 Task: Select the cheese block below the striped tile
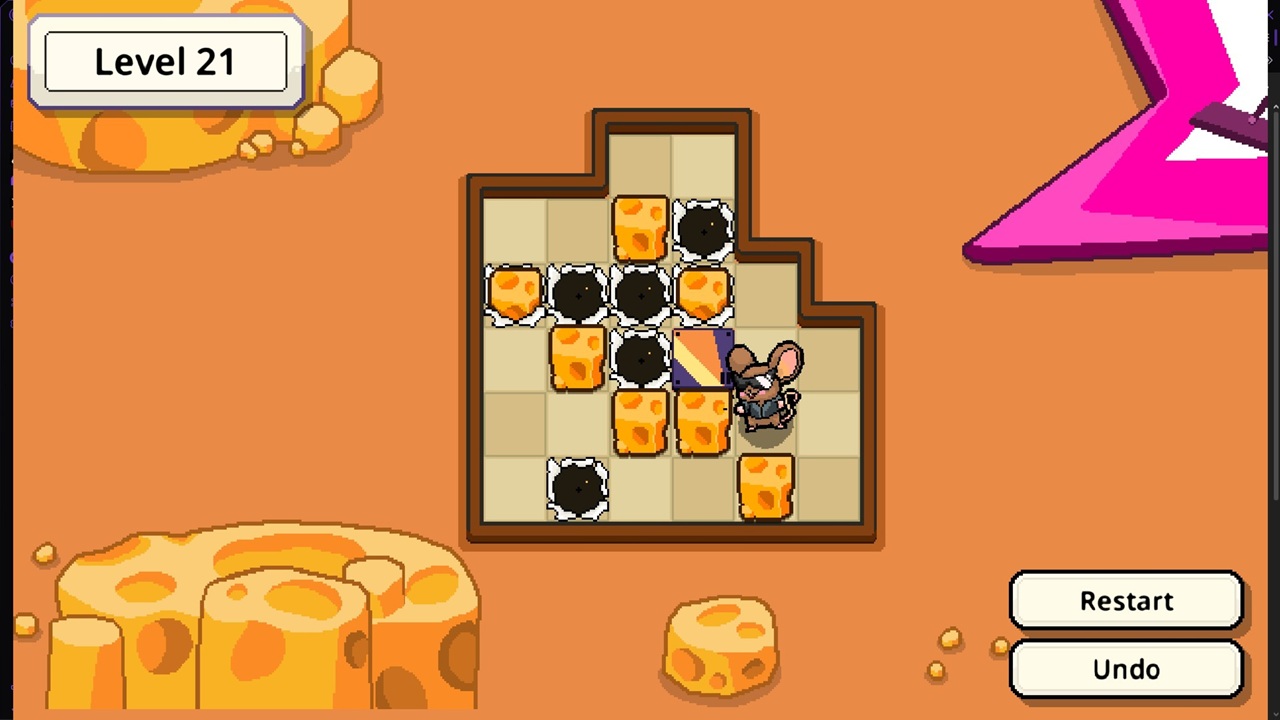point(703,420)
